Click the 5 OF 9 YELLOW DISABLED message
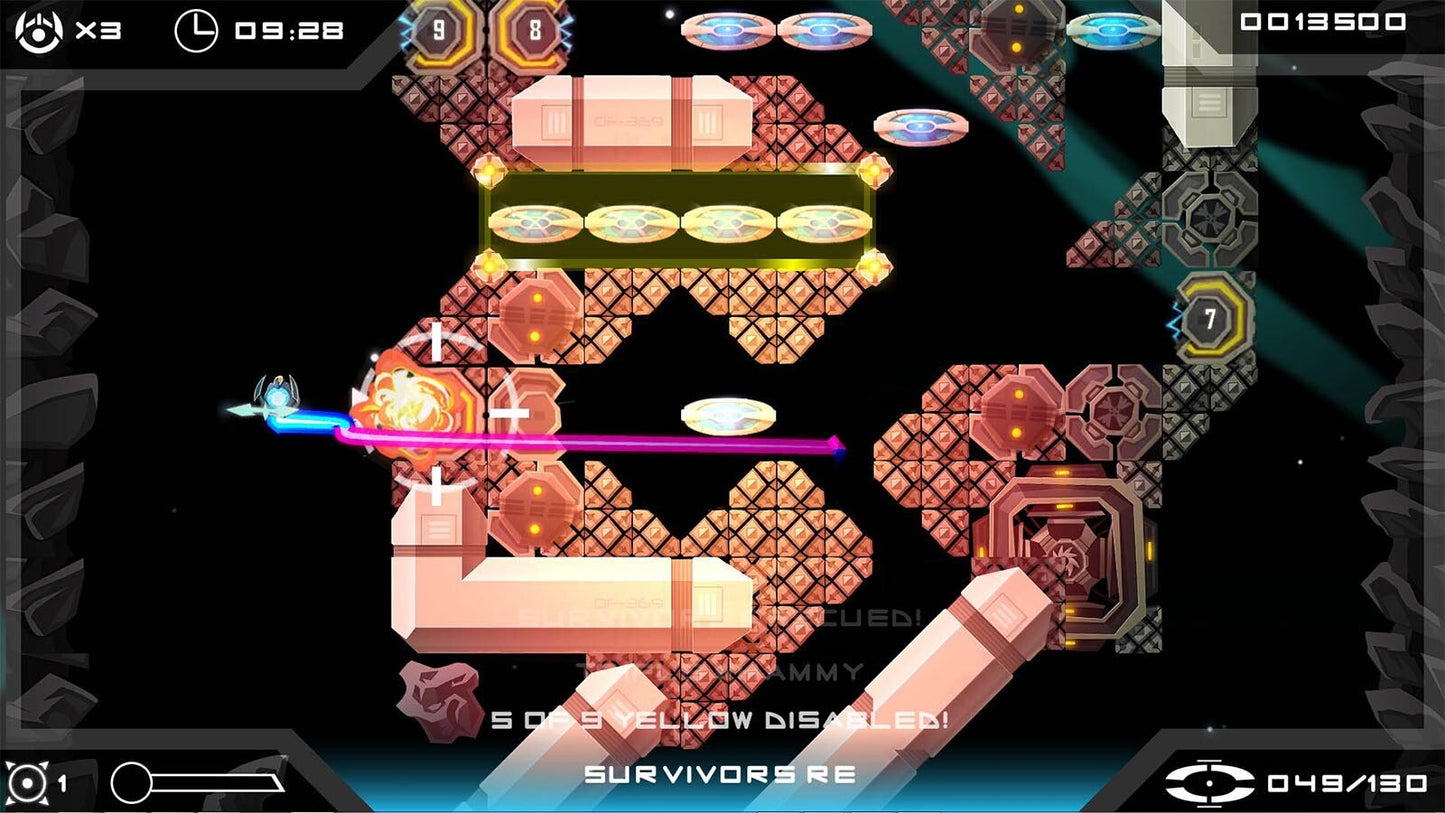This screenshot has height=813, width=1445. (x=721, y=717)
